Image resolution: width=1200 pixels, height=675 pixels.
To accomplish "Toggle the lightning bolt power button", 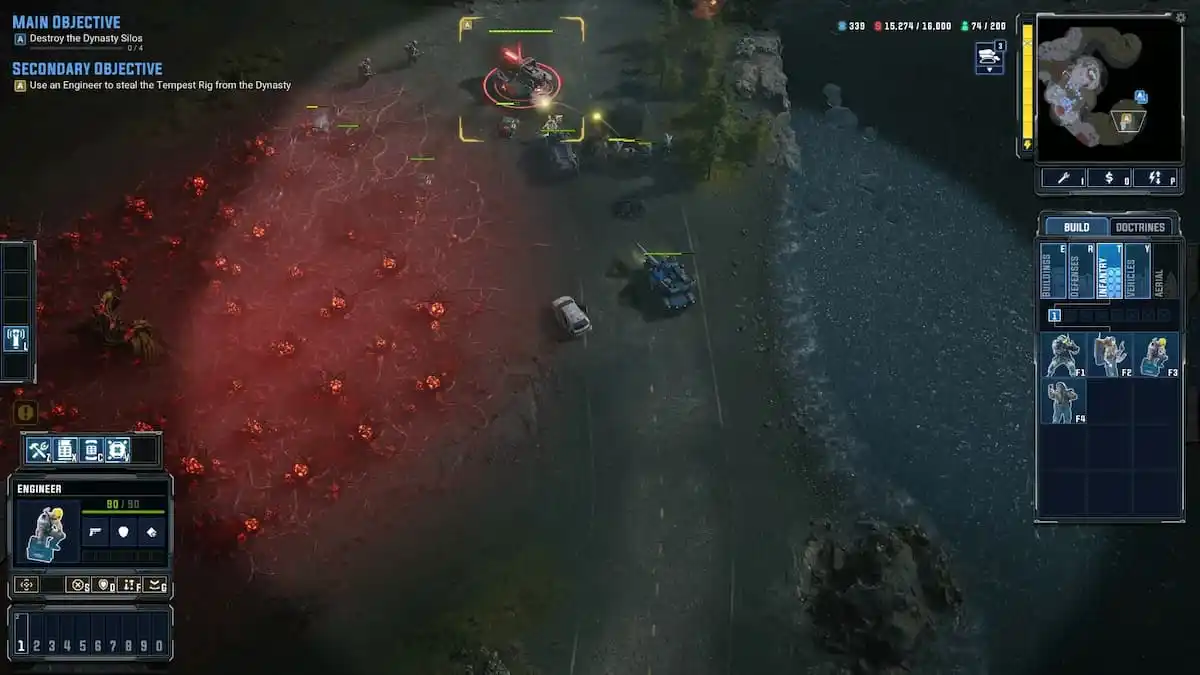I will coord(1154,178).
